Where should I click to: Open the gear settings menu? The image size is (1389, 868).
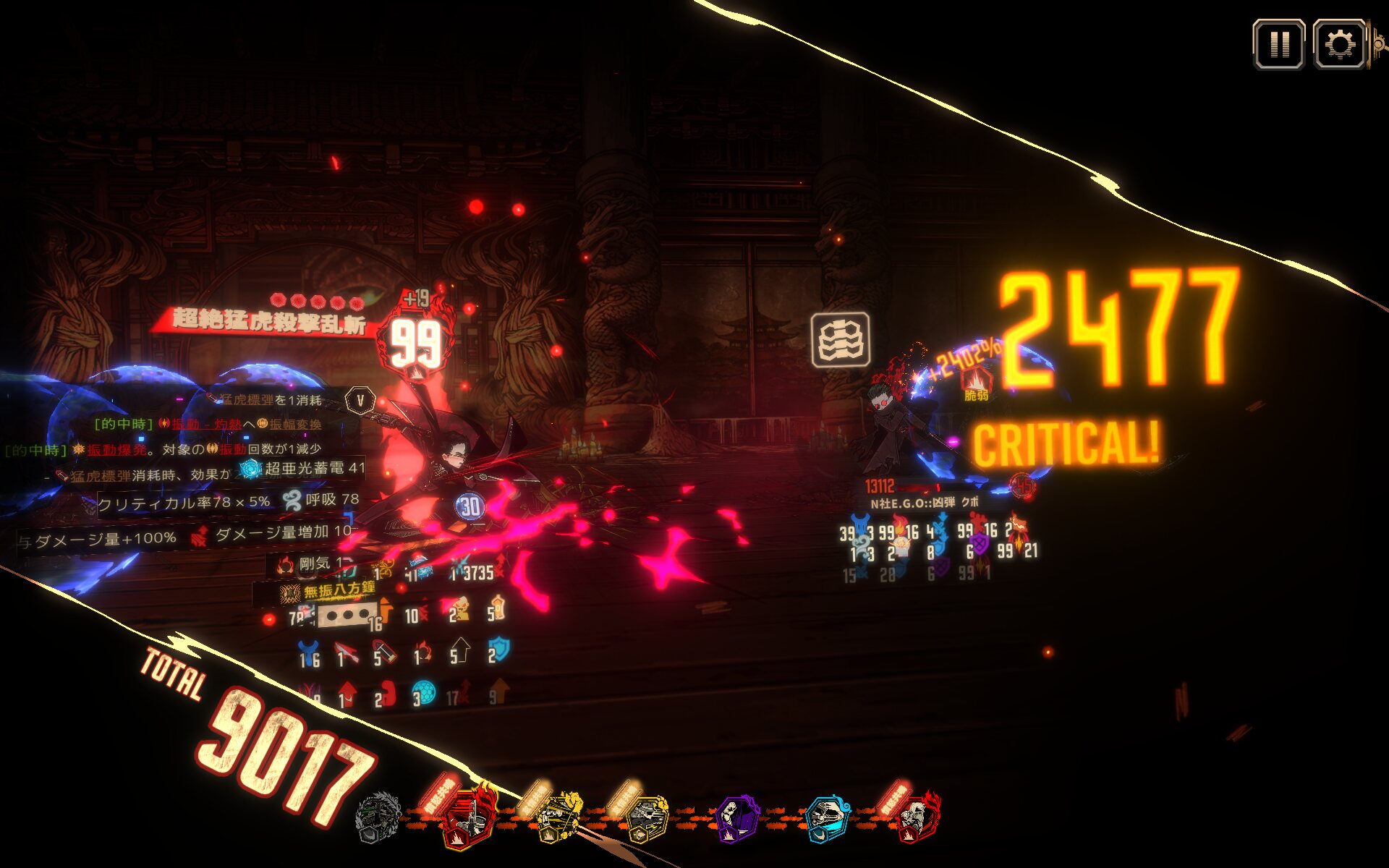coord(1339,45)
